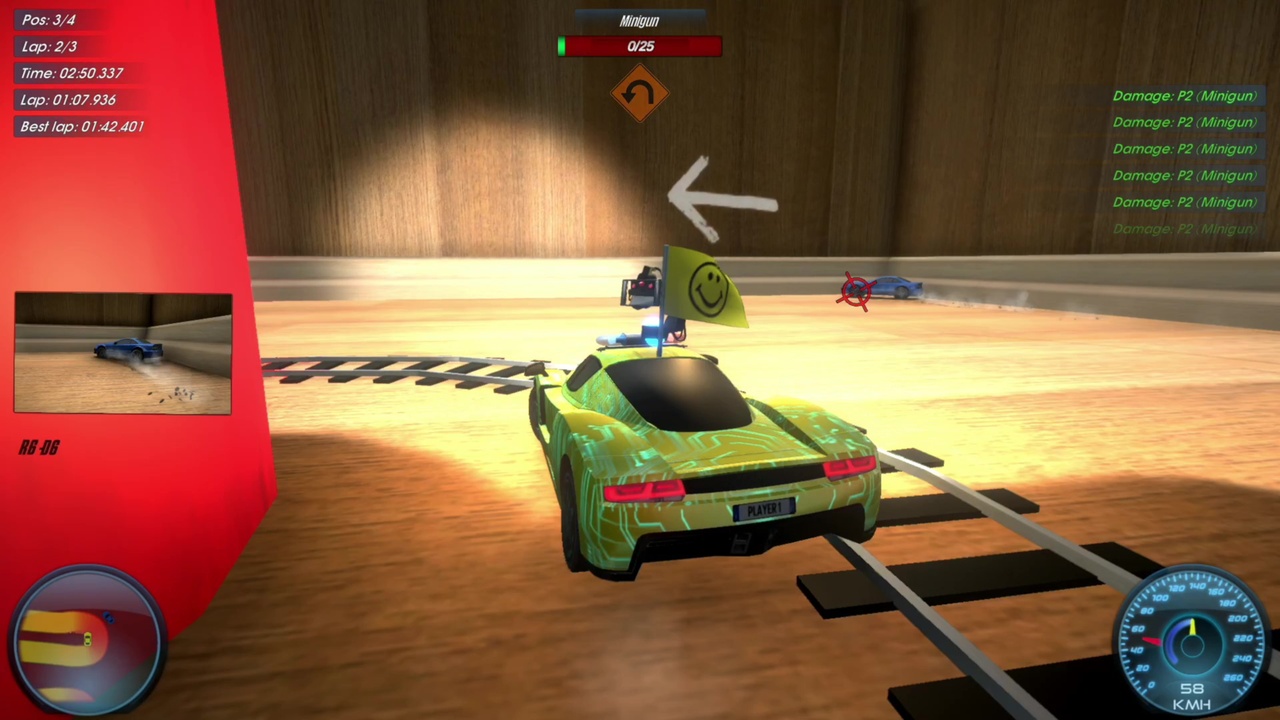This screenshot has height=720, width=1280.
Task: Expand the Lap: 2/3 counter panel
Action: (x=49, y=46)
